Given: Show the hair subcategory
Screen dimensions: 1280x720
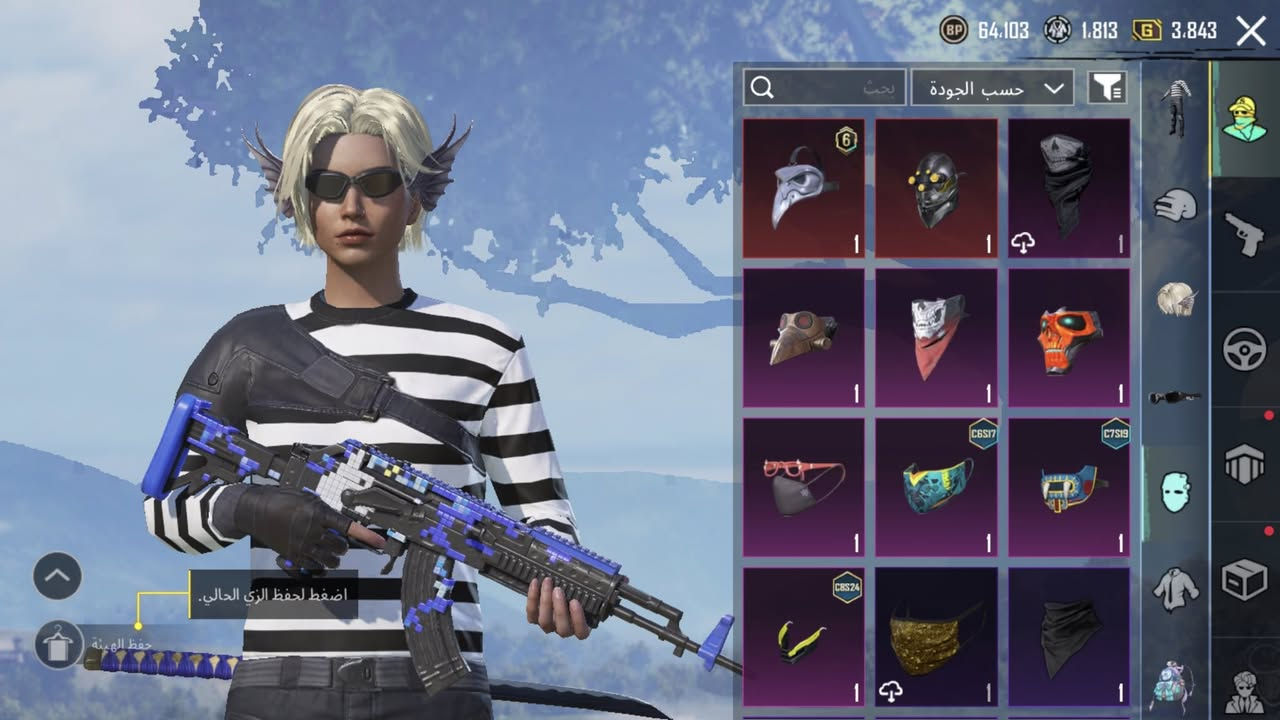Looking at the screenshot, I should (x=1175, y=299).
